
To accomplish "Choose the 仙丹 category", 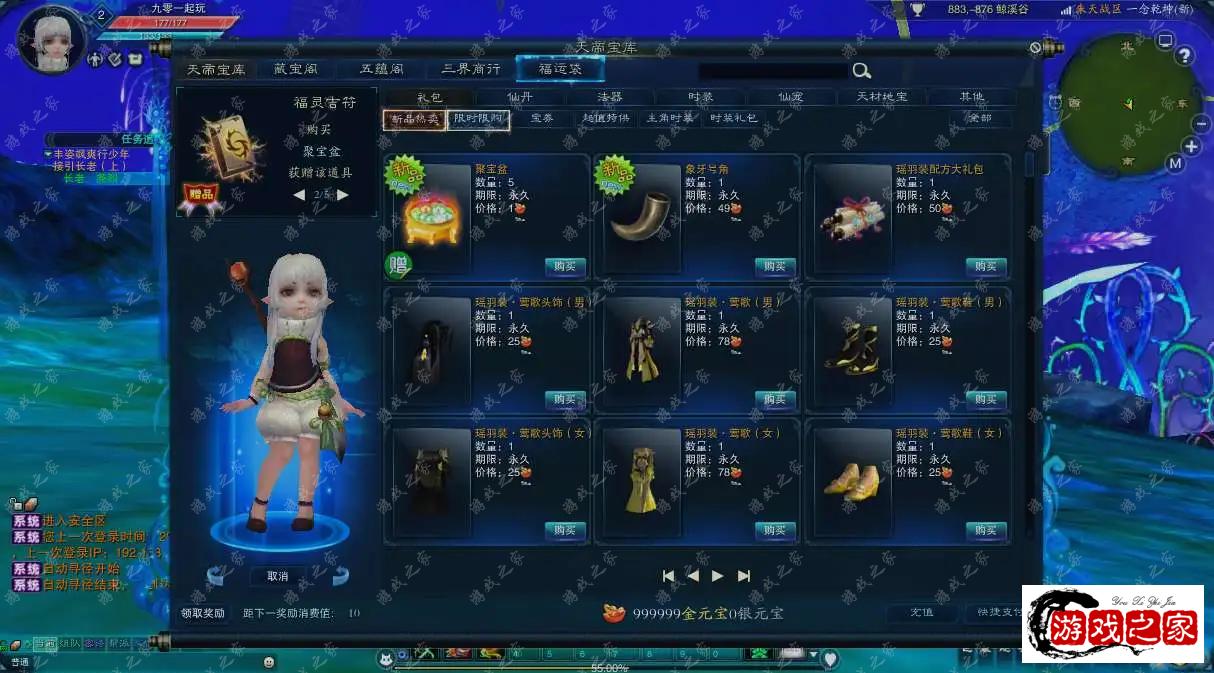I will point(520,97).
